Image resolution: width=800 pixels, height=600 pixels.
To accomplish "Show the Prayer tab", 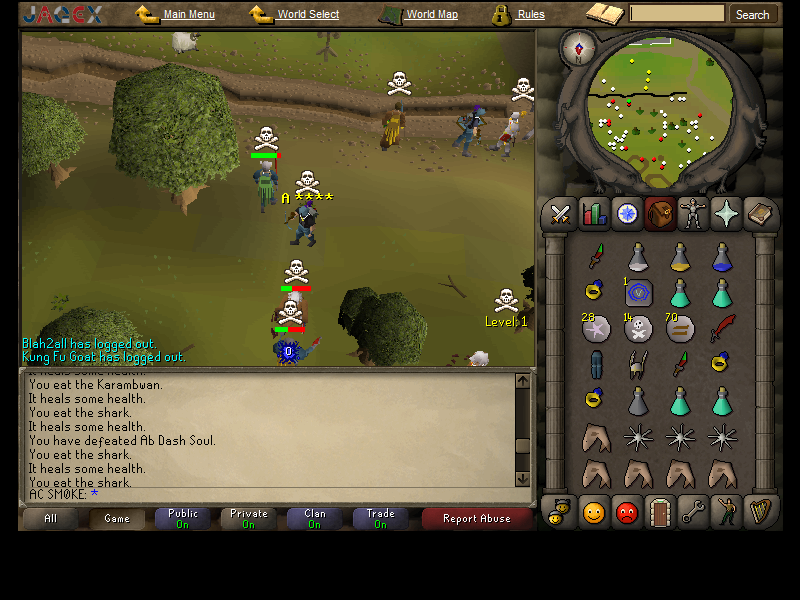I will point(727,214).
